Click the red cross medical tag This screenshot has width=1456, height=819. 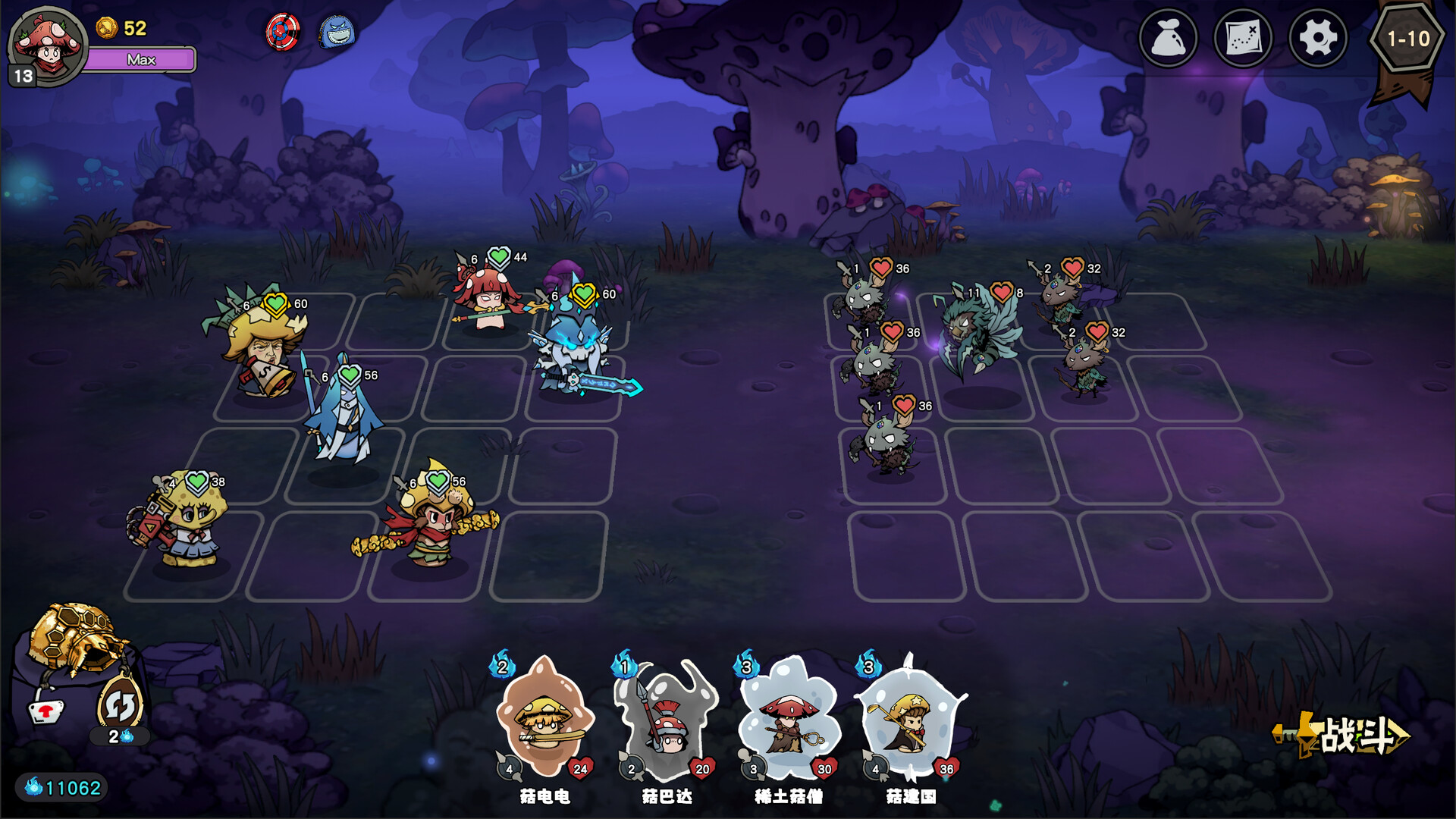[x=47, y=711]
